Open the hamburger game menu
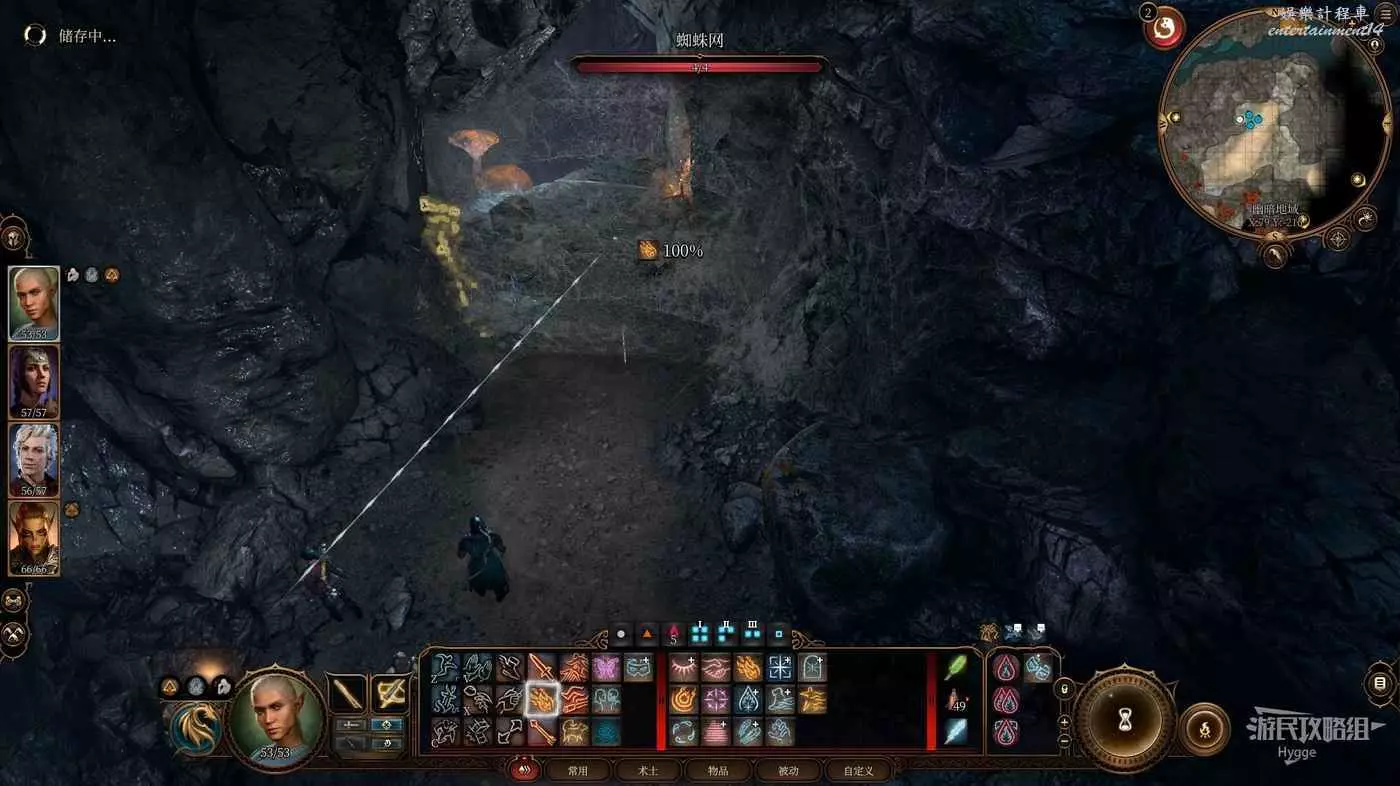This screenshot has height=786, width=1400. click(1385, 15)
